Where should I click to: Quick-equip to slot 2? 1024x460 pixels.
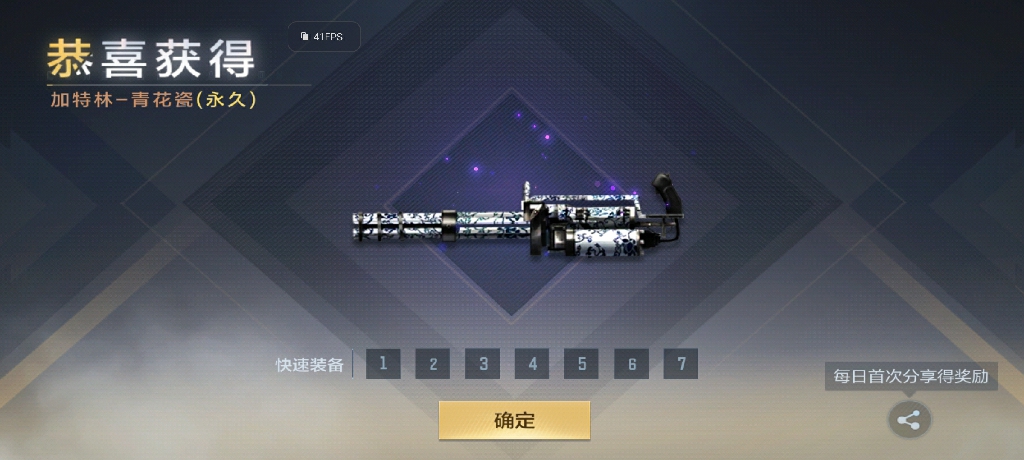433,364
